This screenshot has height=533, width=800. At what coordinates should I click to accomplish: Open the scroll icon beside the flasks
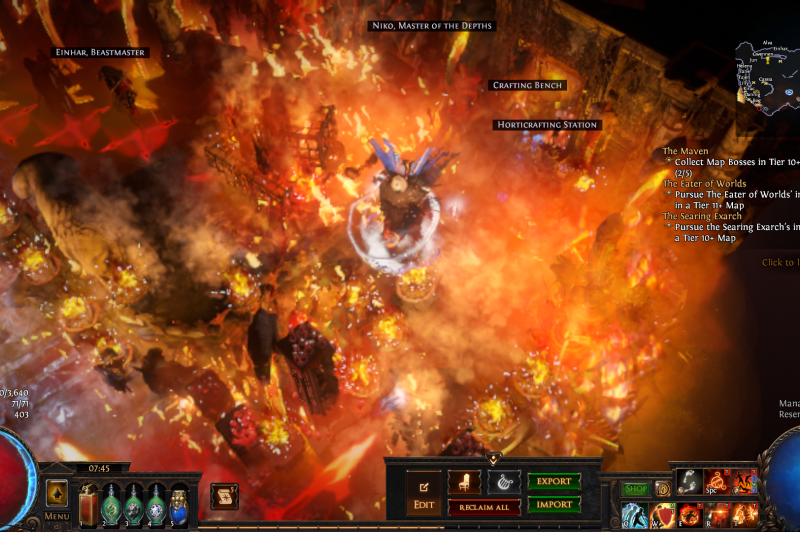coord(224,495)
